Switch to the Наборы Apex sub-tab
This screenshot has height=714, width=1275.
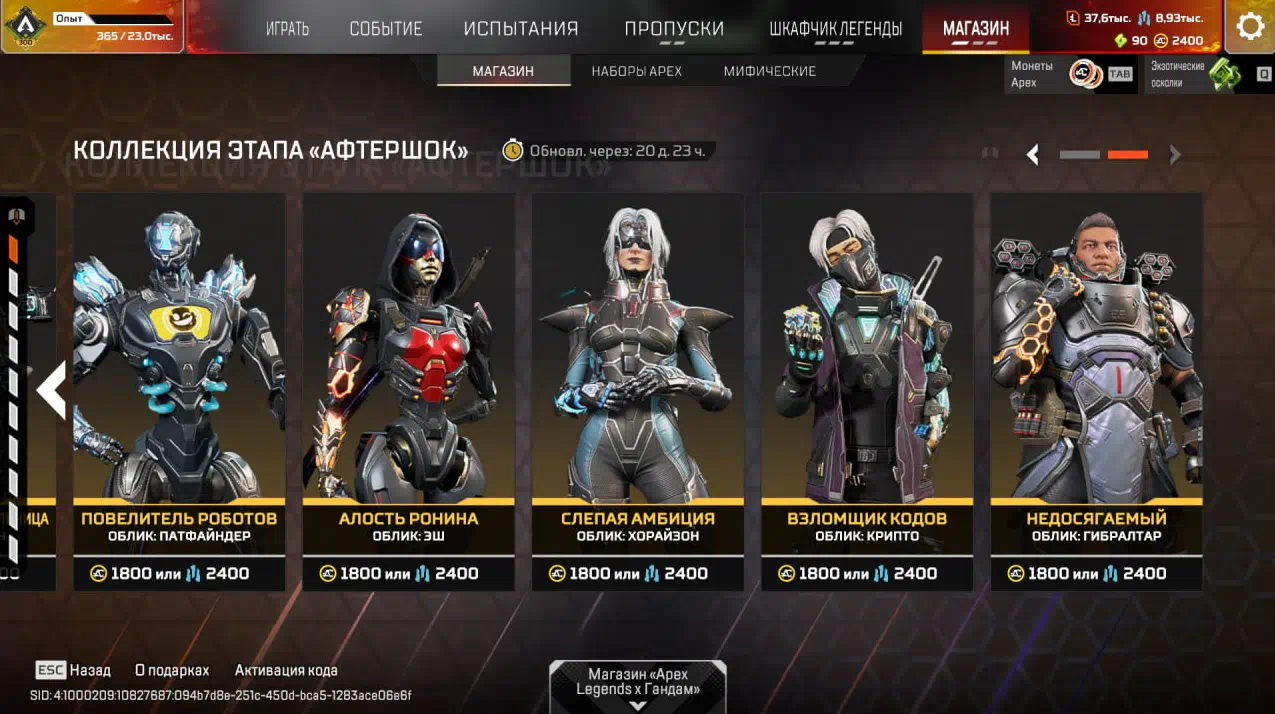[636, 71]
